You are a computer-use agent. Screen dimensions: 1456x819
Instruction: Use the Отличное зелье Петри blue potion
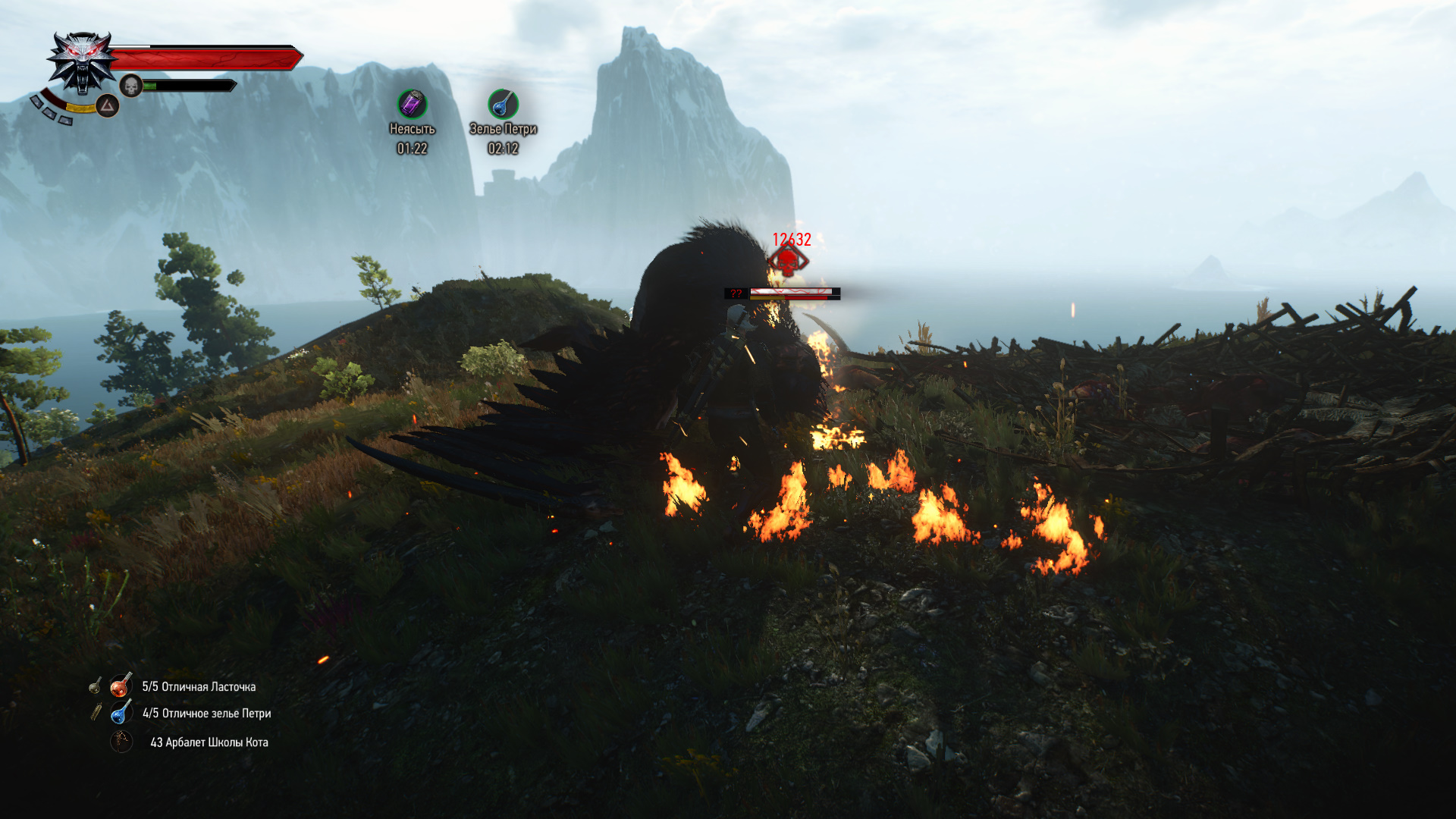coord(121,713)
